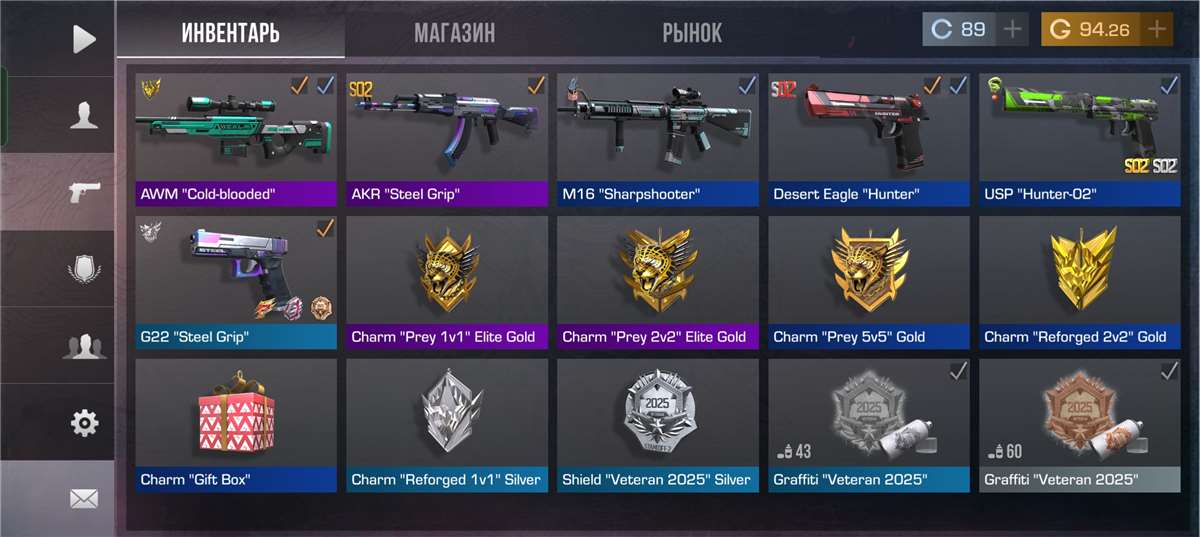
Task: Select the M16 "Sharpshooter" item
Action: click(x=658, y=138)
